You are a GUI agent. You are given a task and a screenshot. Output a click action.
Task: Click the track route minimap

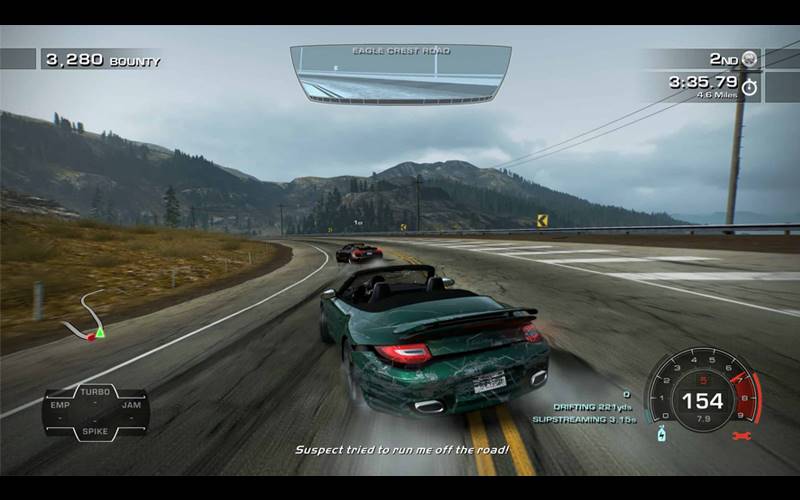85,318
